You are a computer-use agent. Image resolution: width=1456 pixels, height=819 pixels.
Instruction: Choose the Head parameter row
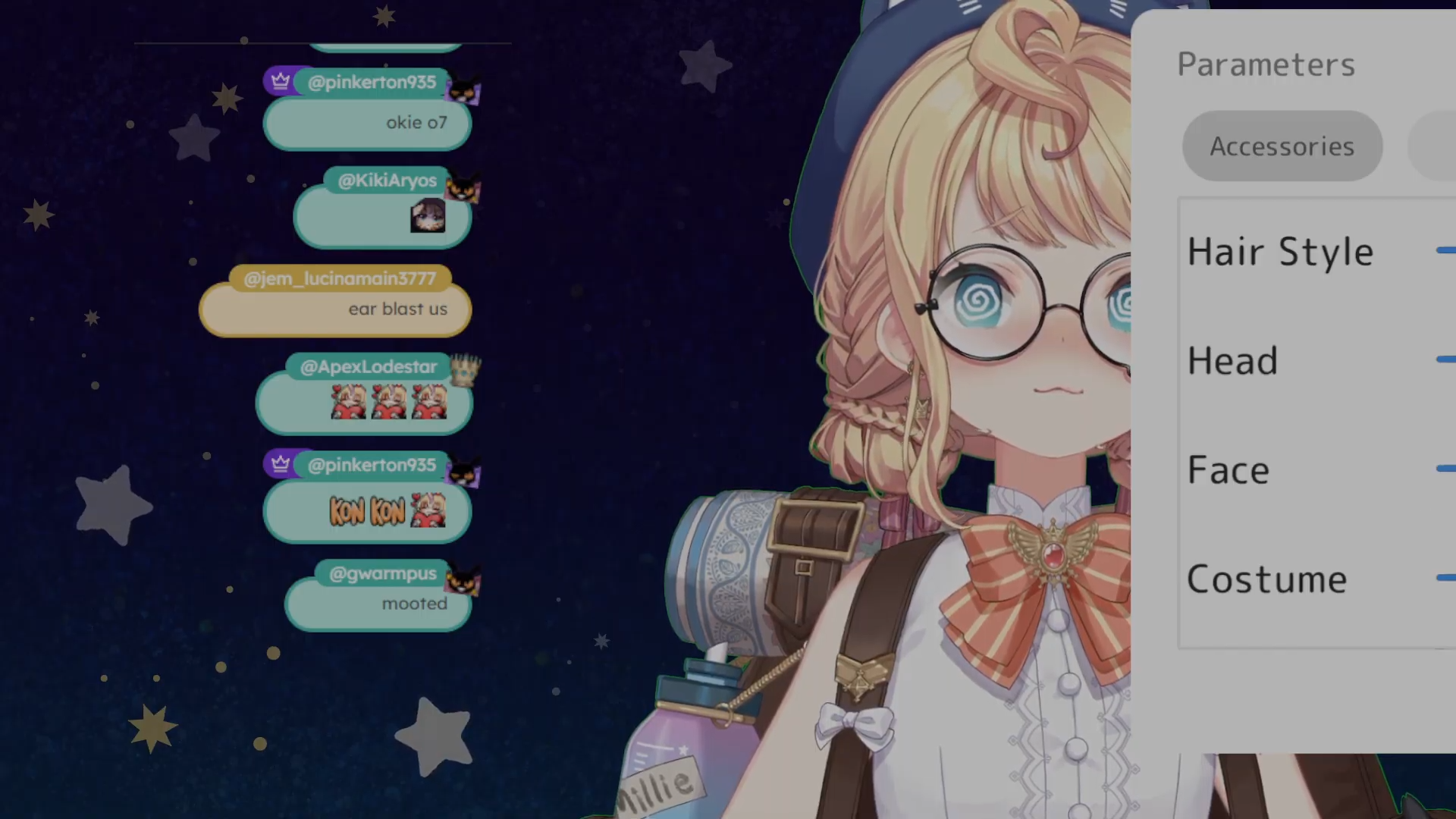click(1232, 361)
